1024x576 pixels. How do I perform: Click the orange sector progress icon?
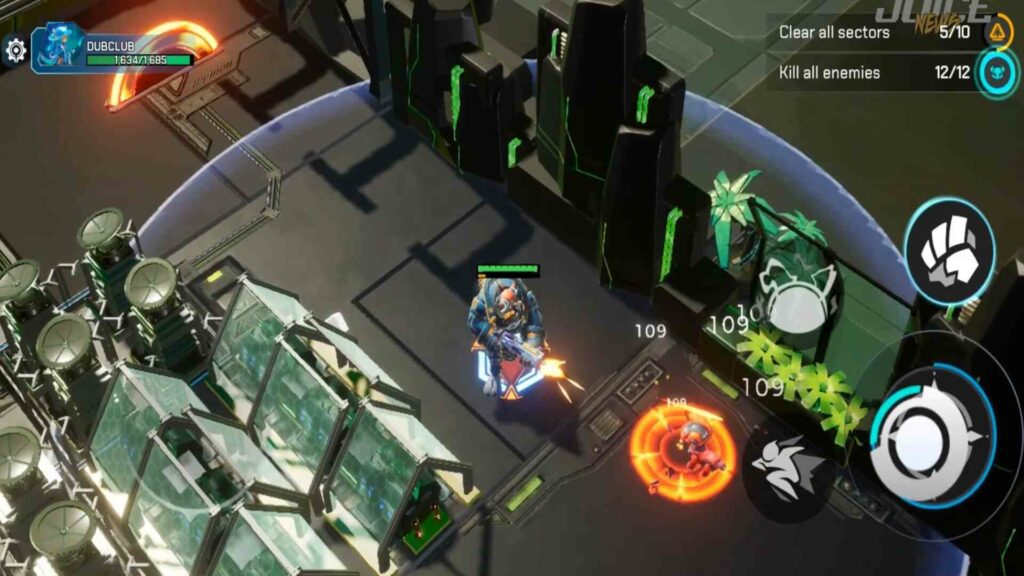point(997,33)
